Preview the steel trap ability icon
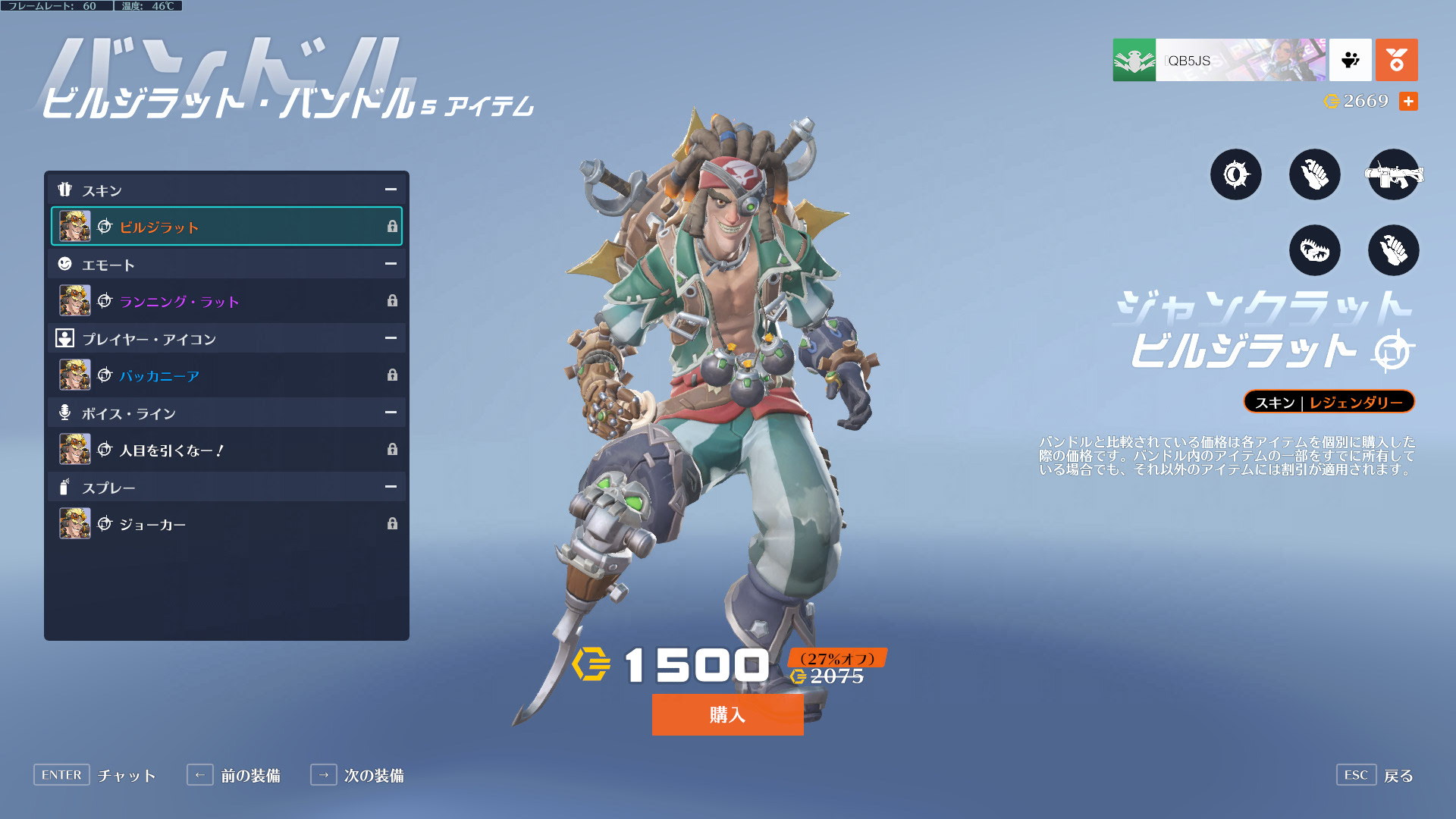The width and height of the screenshot is (1456, 819). click(x=1314, y=250)
